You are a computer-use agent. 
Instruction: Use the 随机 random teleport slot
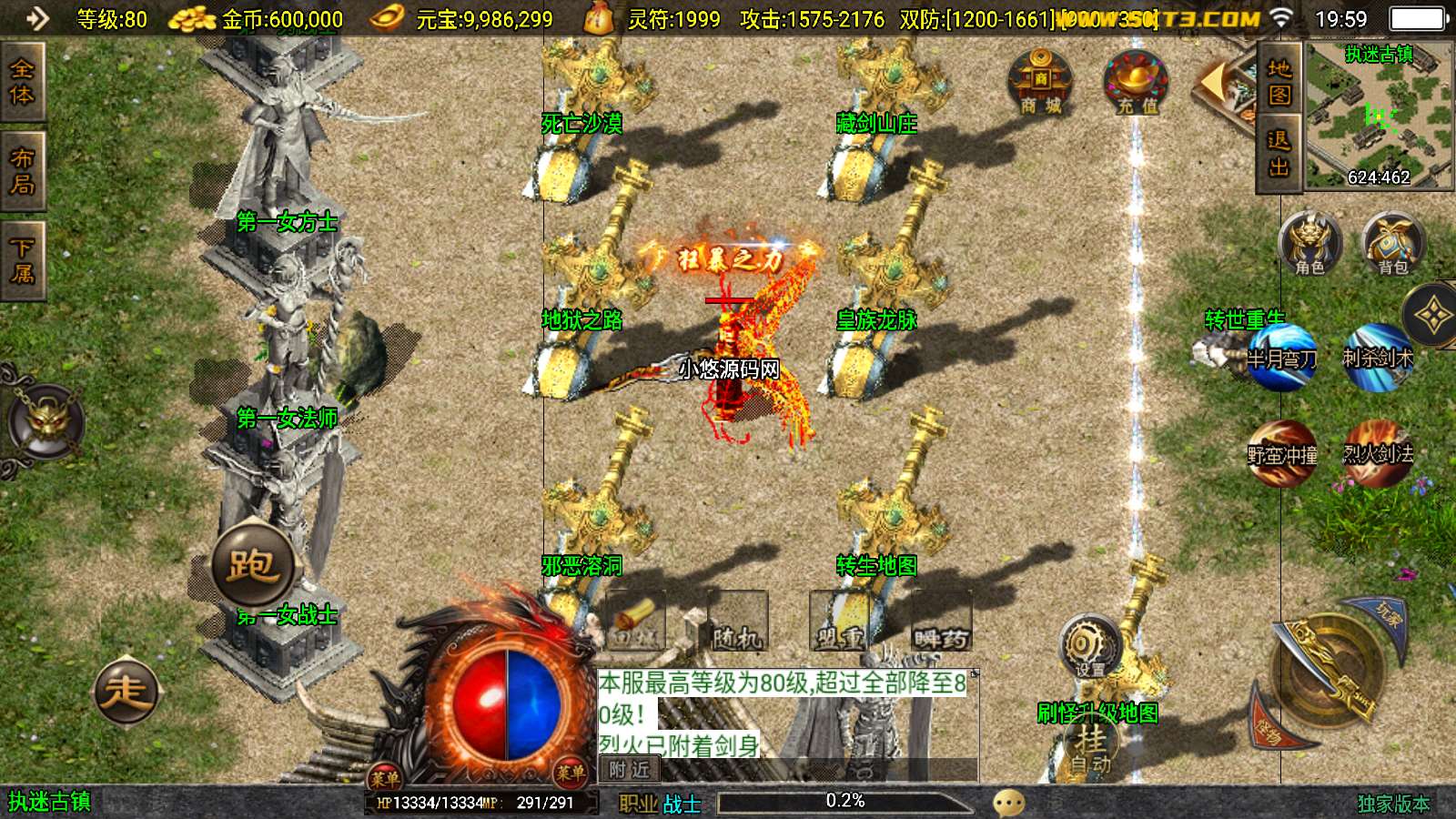737,623
